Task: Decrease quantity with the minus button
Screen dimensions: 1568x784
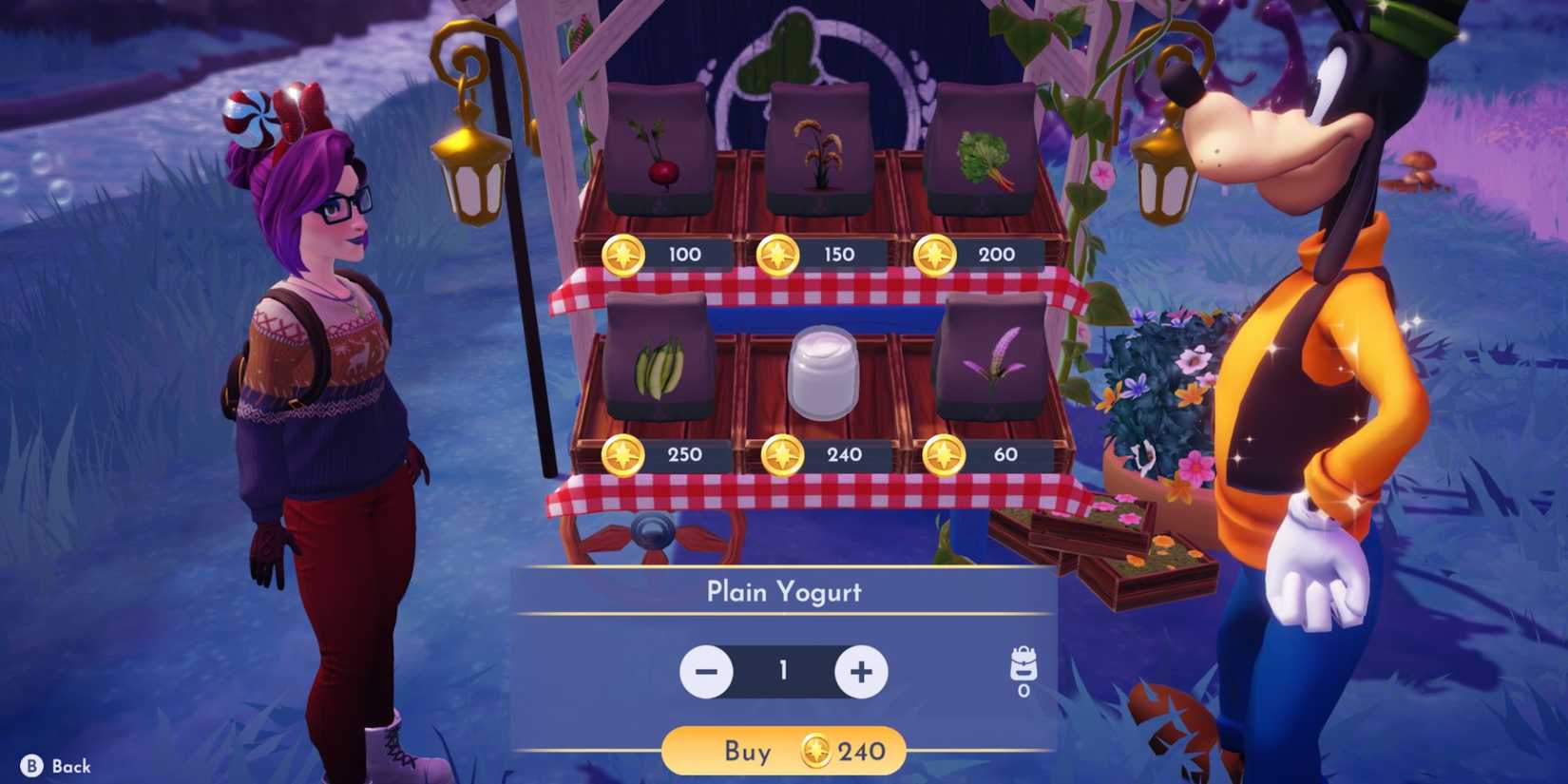Action: (706, 671)
